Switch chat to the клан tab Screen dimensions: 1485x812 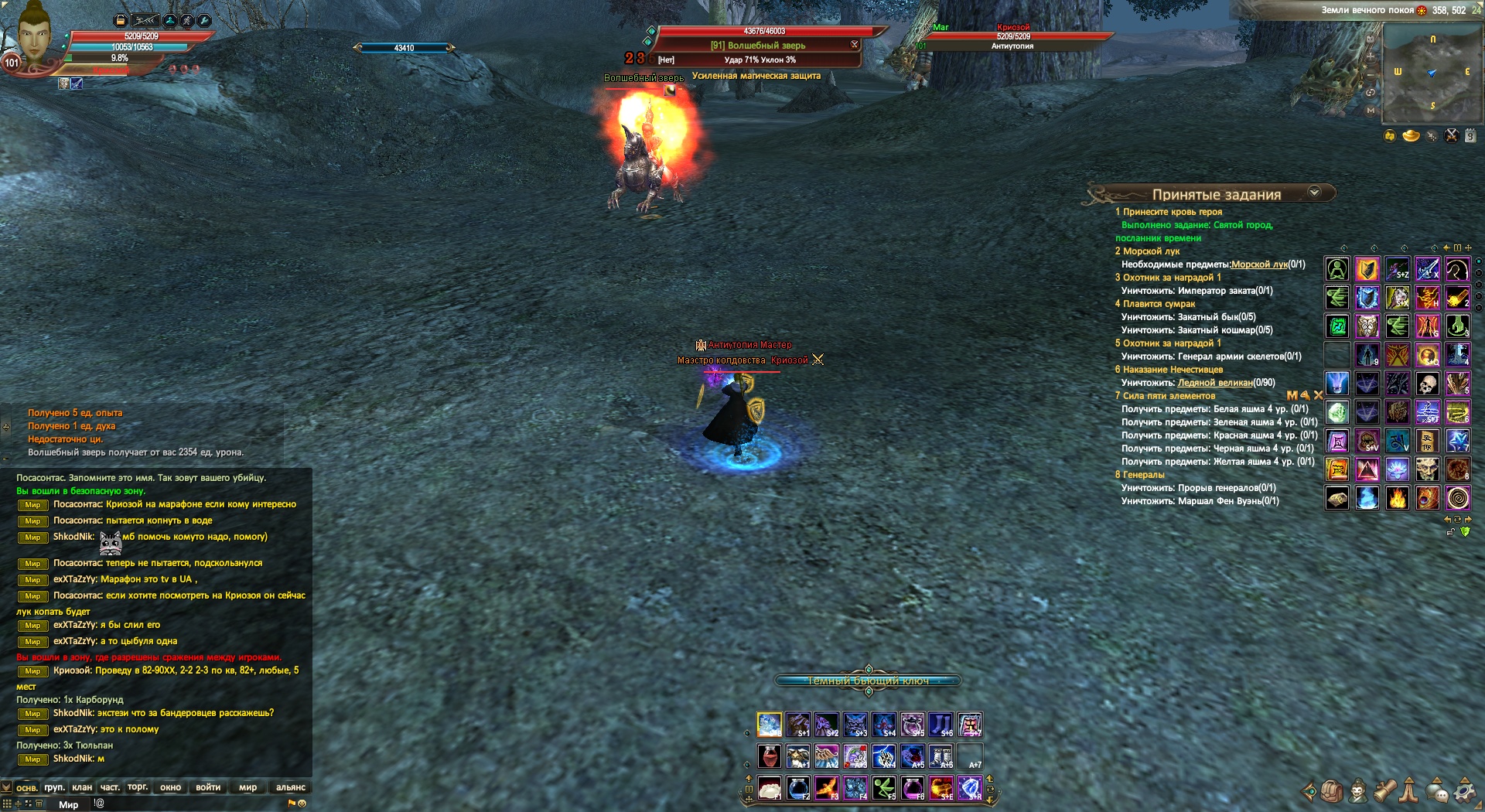point(82,787)
